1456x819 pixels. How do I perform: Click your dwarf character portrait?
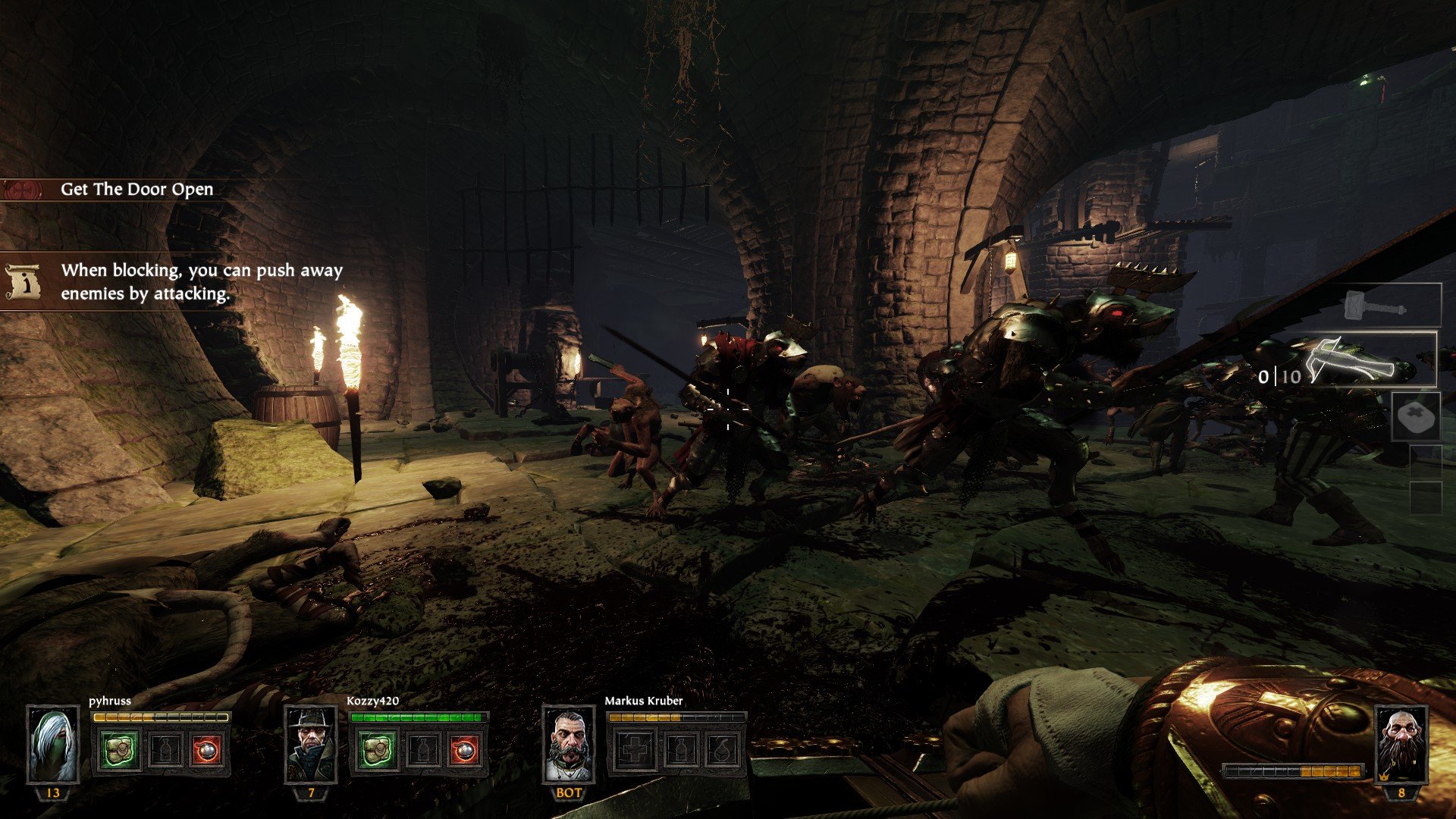click(1401, 745)
